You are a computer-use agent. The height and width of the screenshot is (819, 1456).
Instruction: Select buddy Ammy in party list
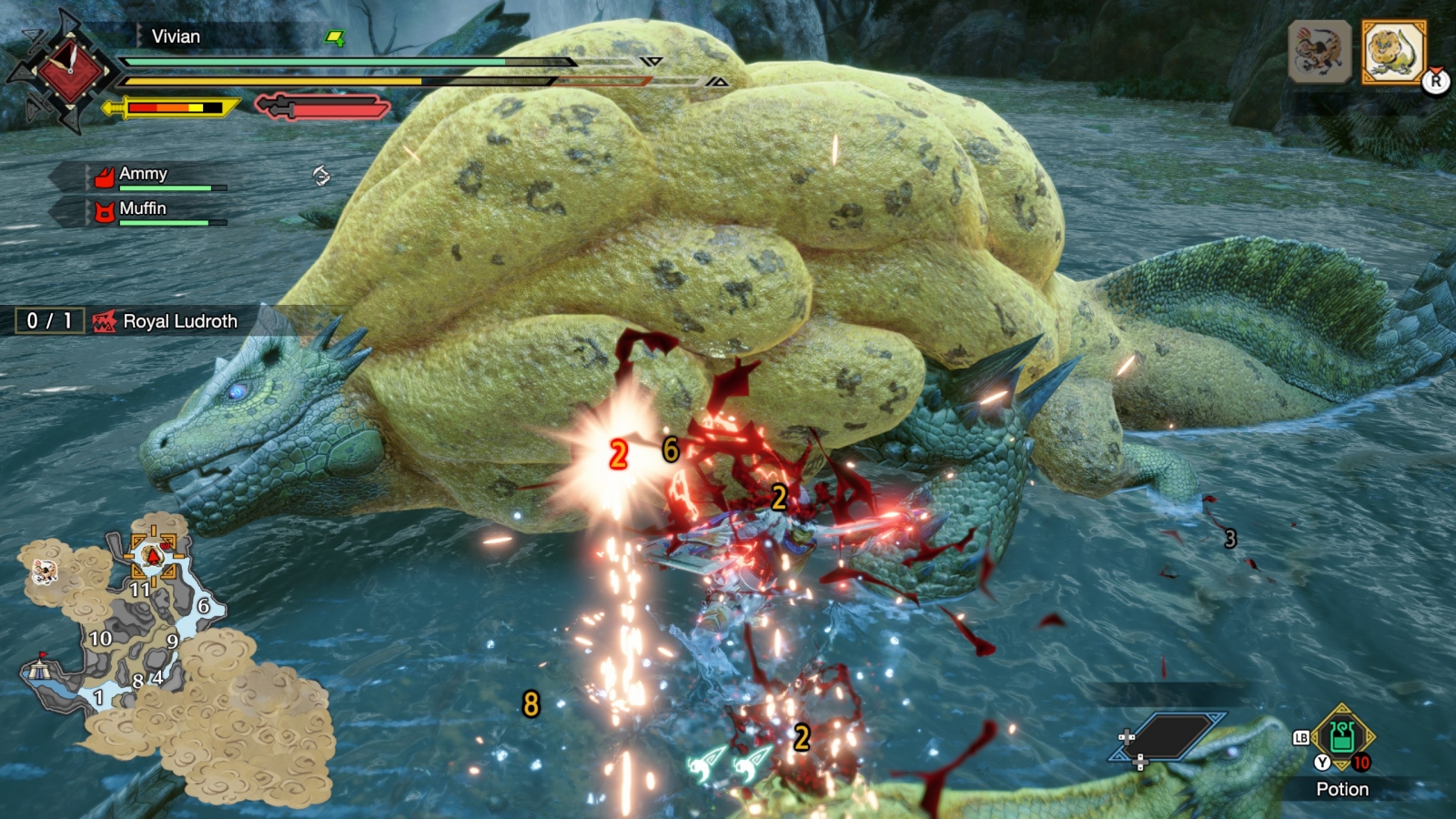pyautogui.click(x=143, y=175)
